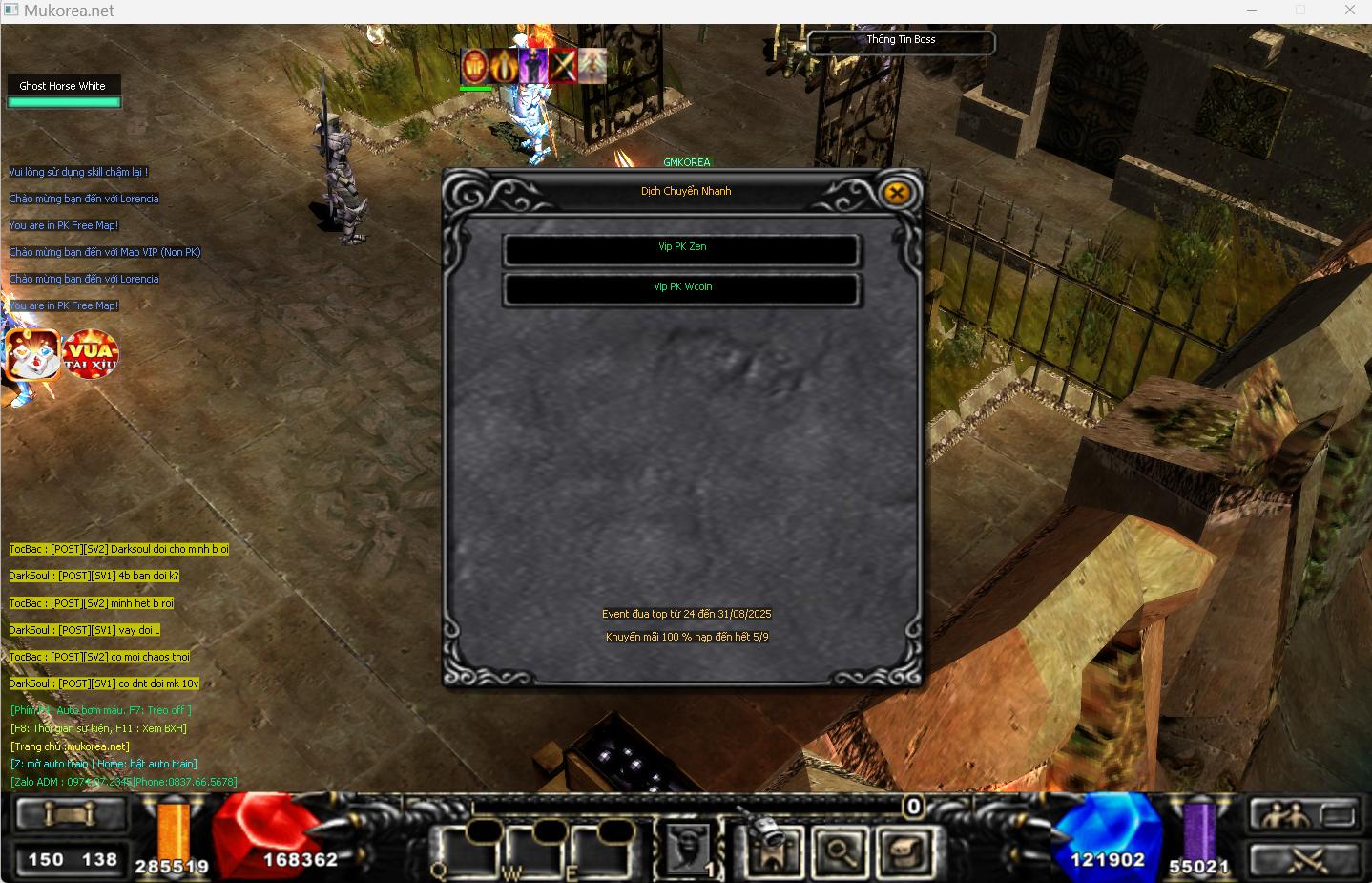Choose the Vip PK Wcoin teleport option
Viewport: 1372px width, 883px height.
pyautogui.click(x=681, y=288)
